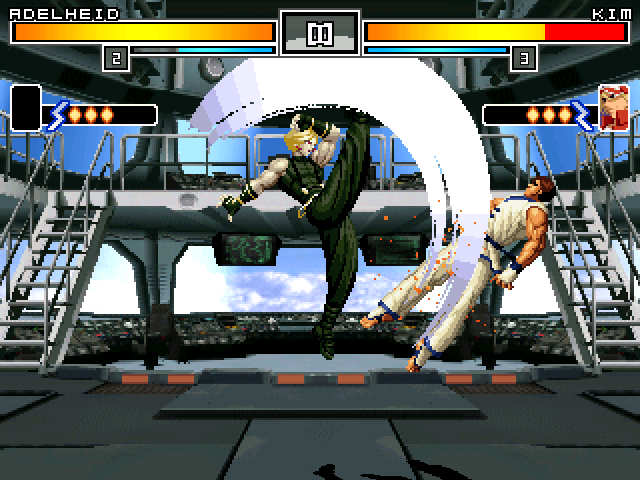Select the black empty portrait slot under Adelheid's bar
Viewport: 640px width, 480px height.
point(26,108)
